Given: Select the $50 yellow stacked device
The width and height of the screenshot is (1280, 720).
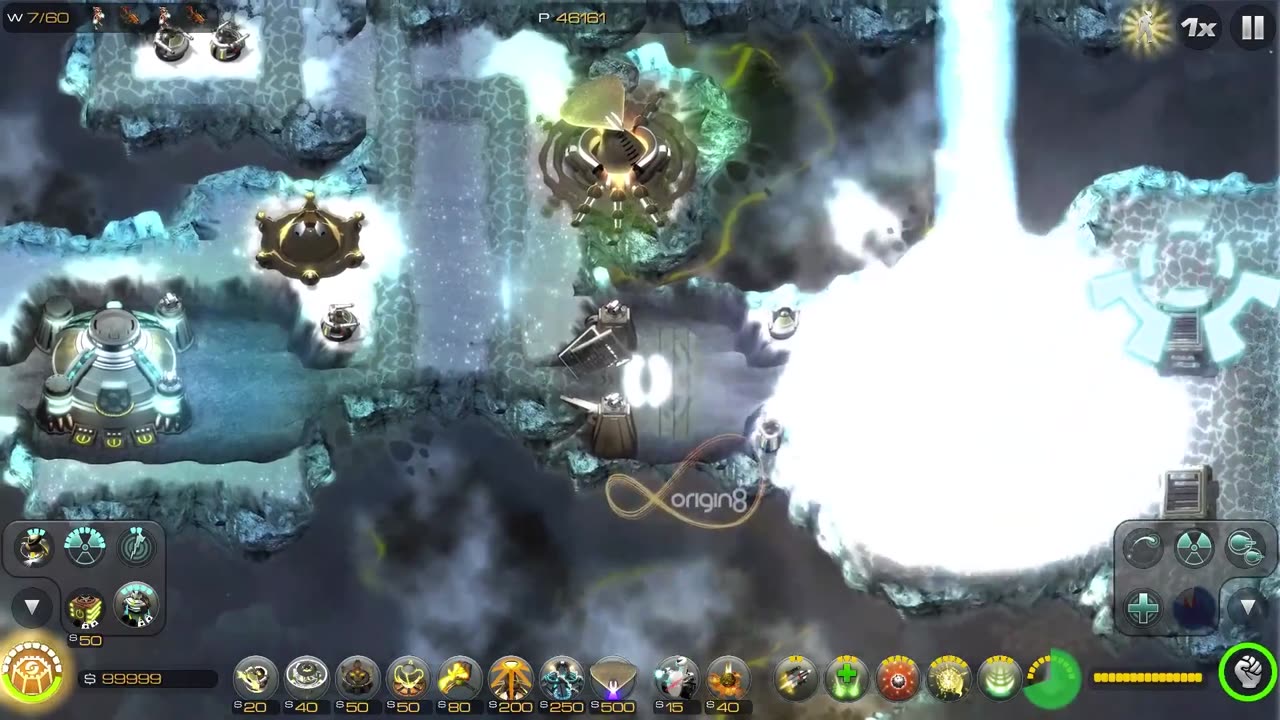Looking at the screenshot, I should click(85, 607).
